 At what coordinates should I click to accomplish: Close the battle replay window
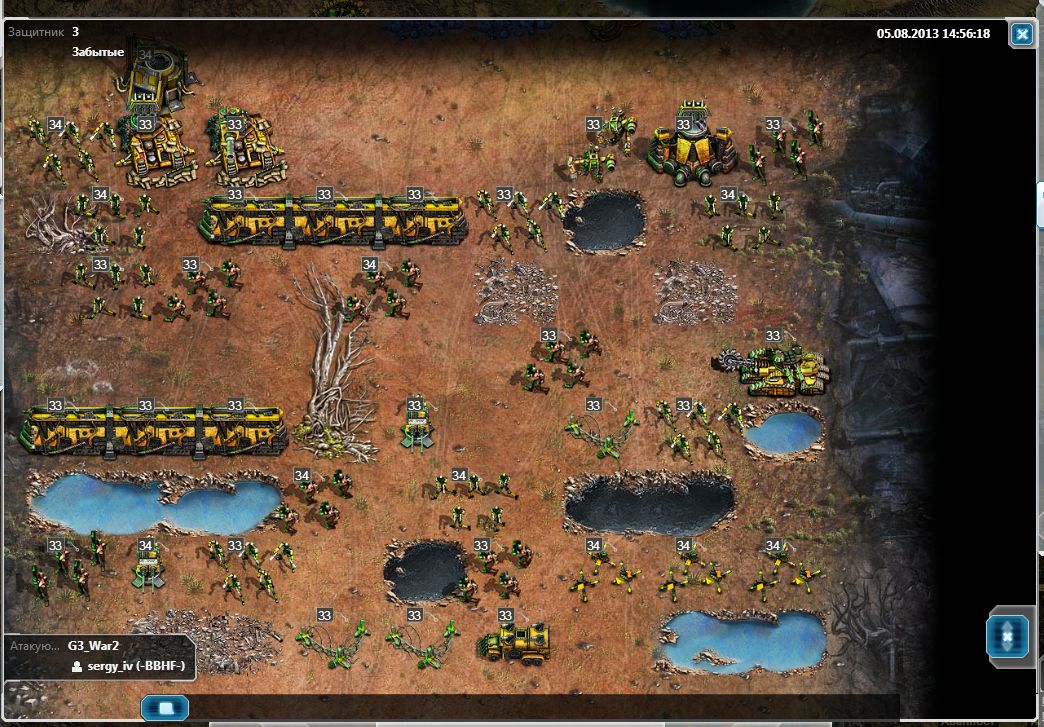pos(1021,35)
